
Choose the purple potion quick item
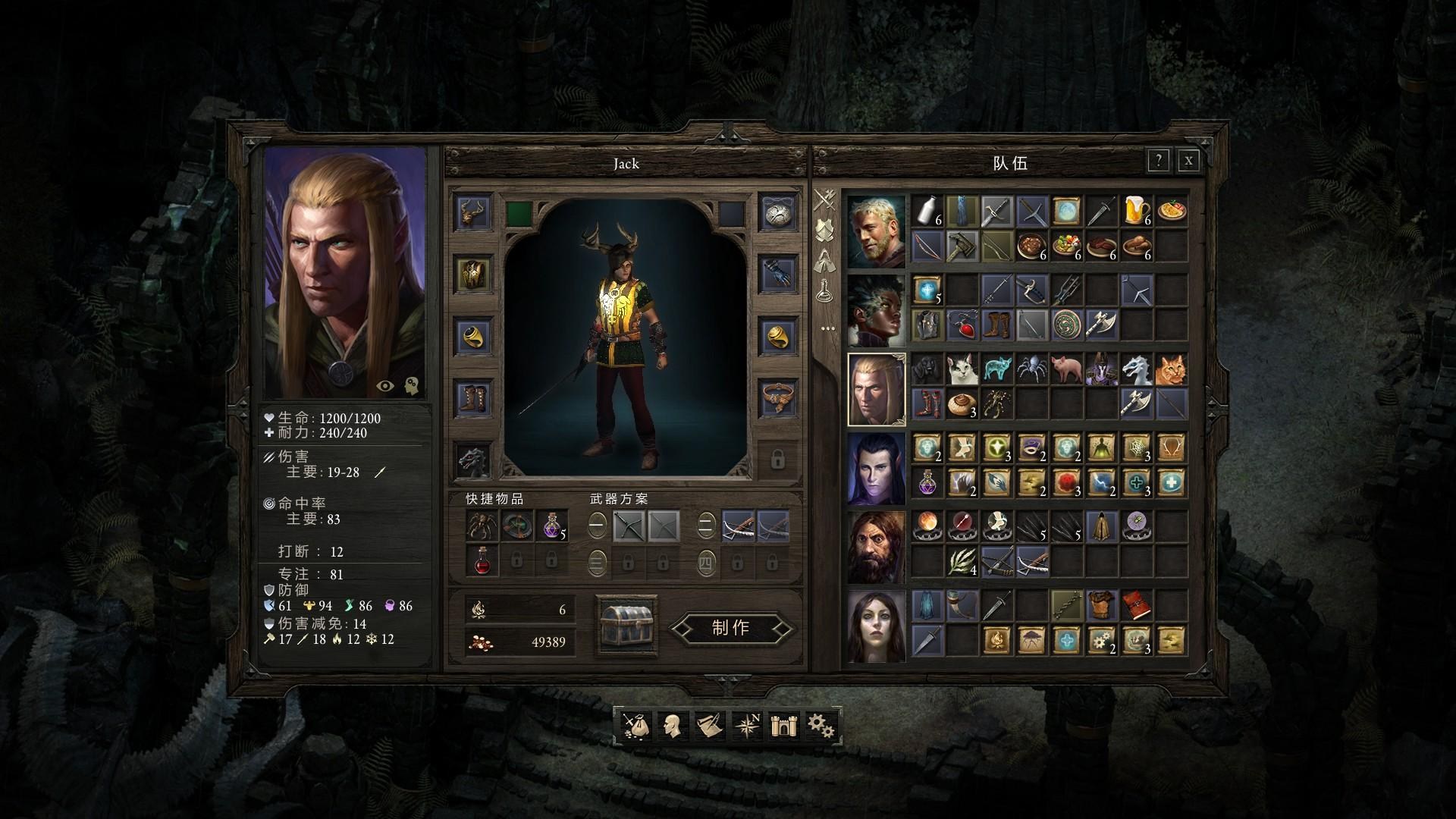point(551,526)
